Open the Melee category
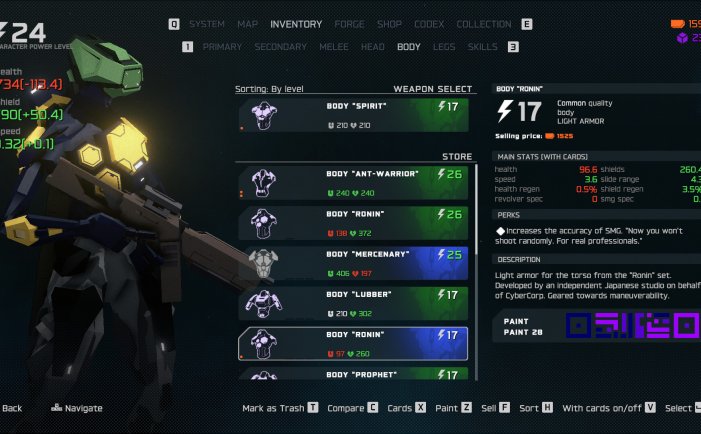Screen dimensions: 701x434 click(333, 47)
